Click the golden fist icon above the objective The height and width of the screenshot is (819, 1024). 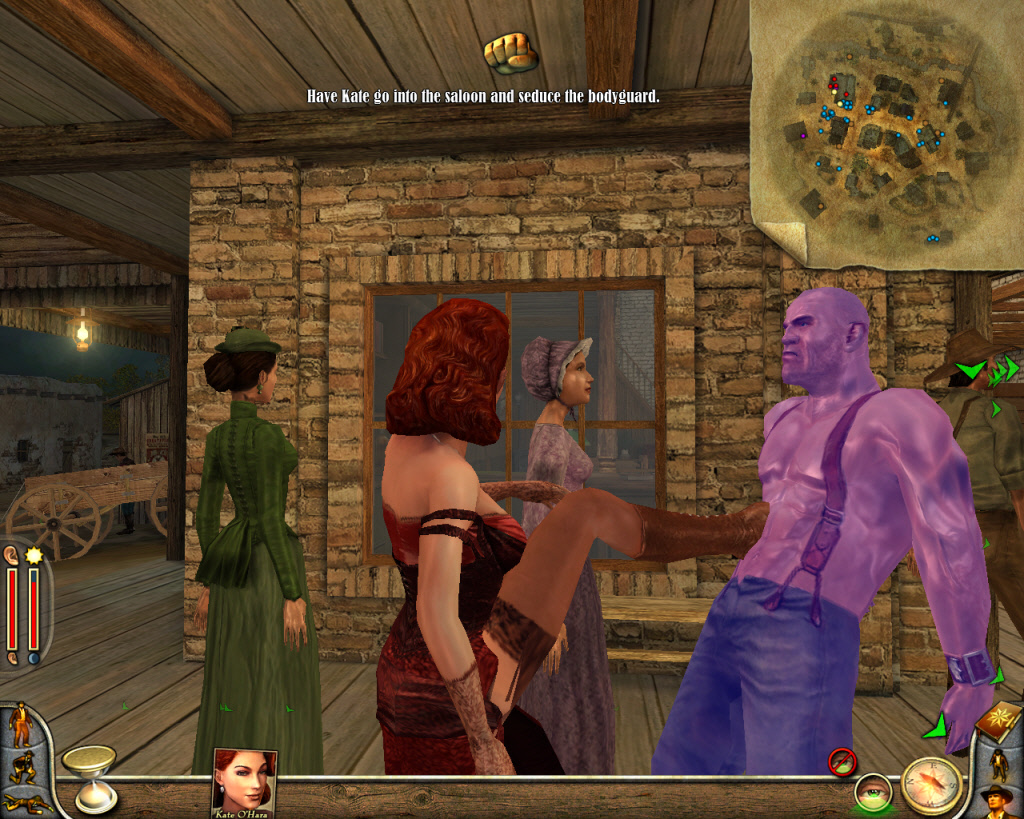tap(510, 54)
